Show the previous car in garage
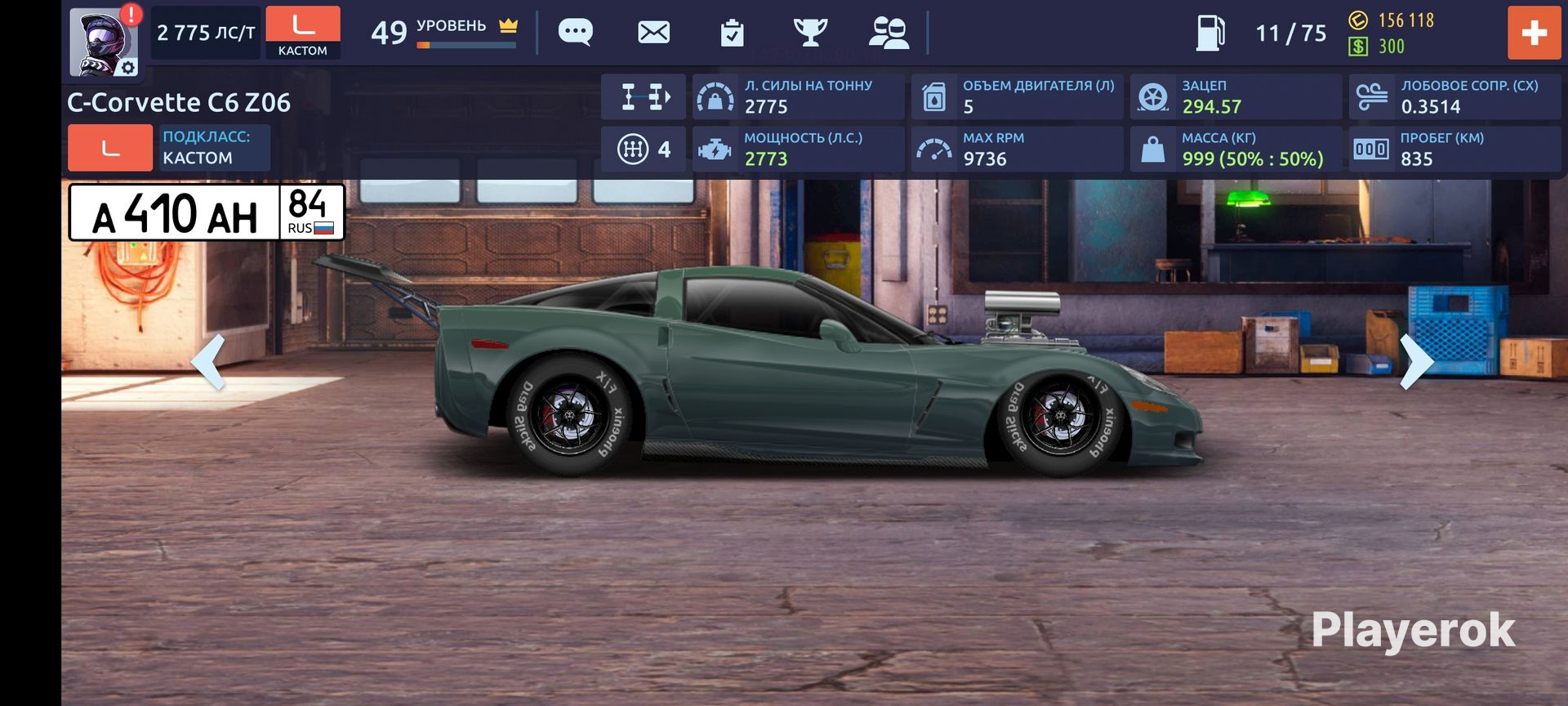1568x706 pixels. coord(208,361)
